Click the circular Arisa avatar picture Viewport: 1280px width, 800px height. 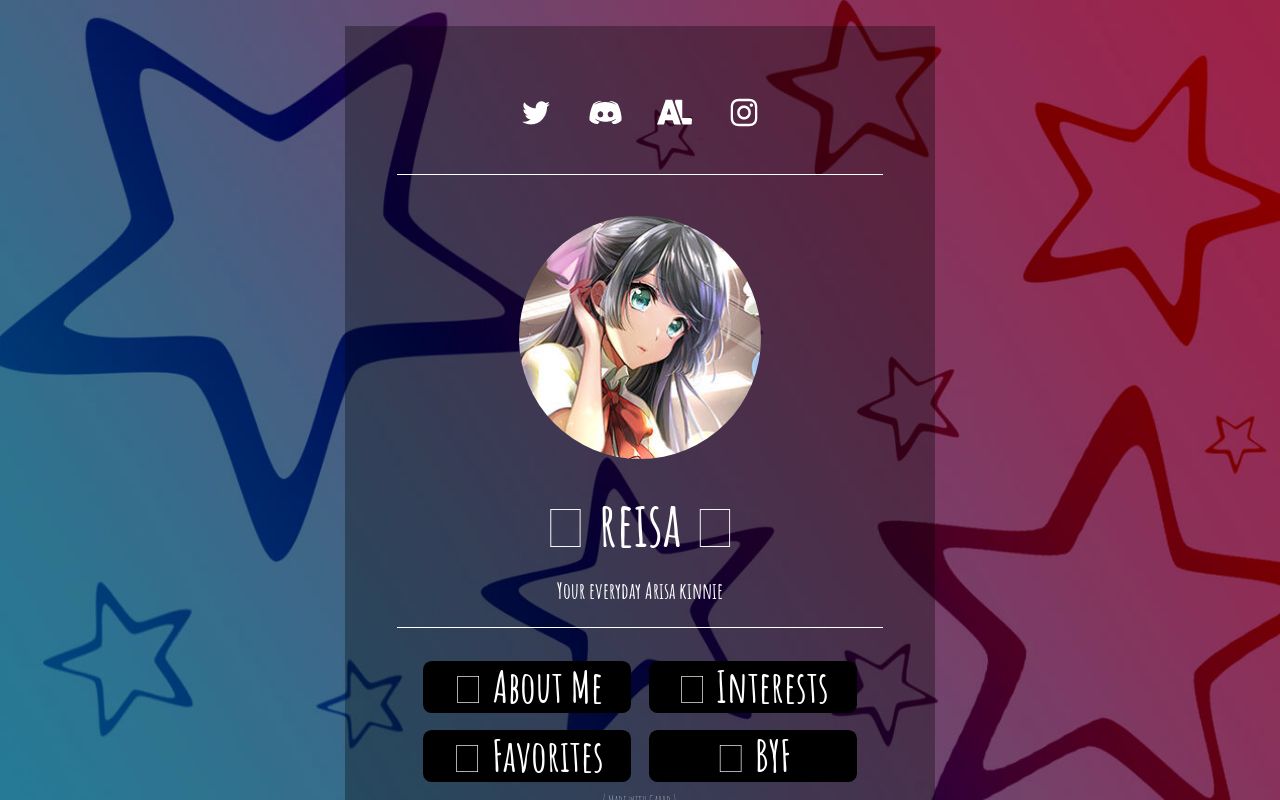639,340
